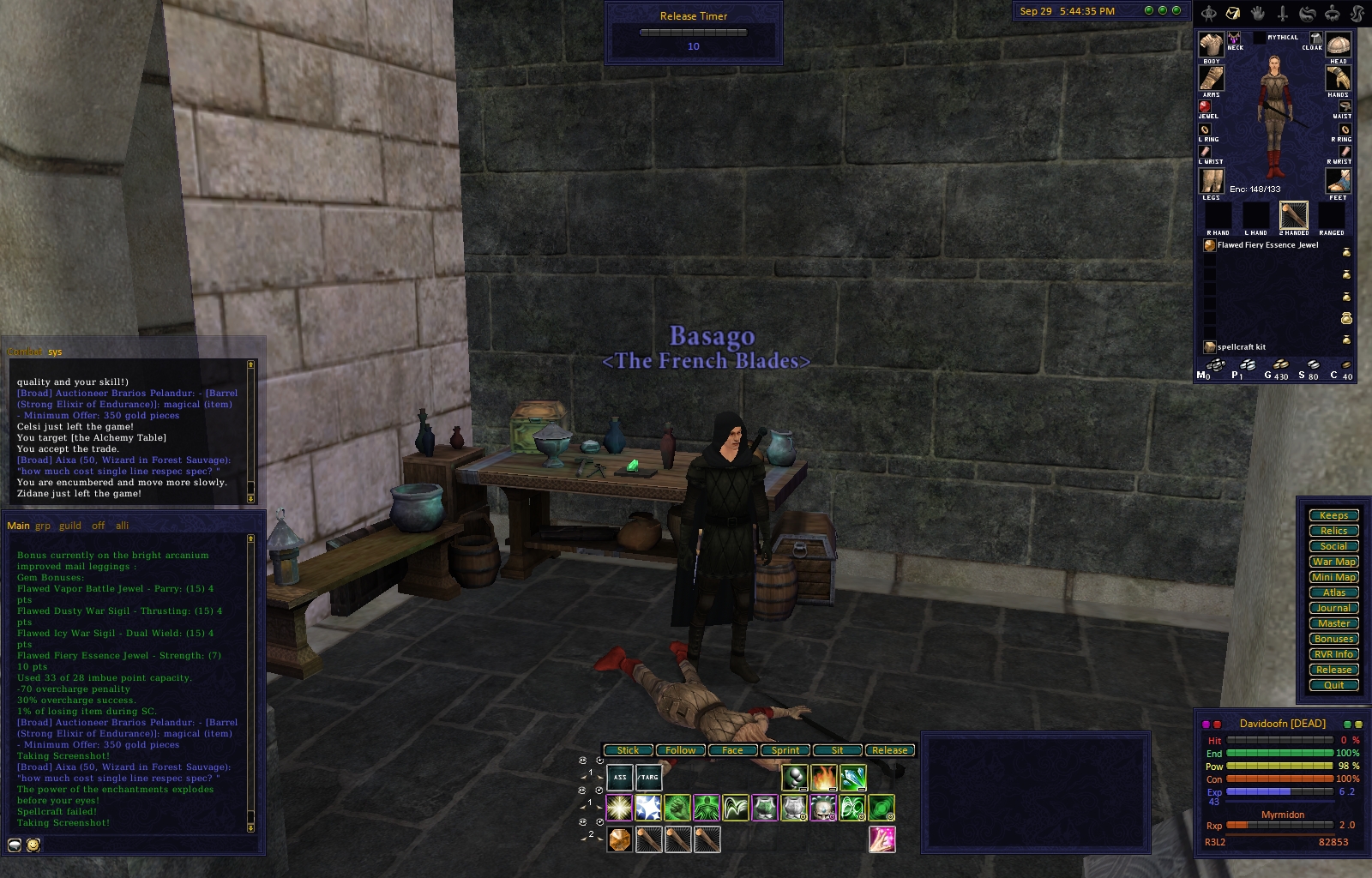1372x878 pixels.
Task: Use the pink sparkling hand ability
Action: pyautogui.click(x=882, y=839)
